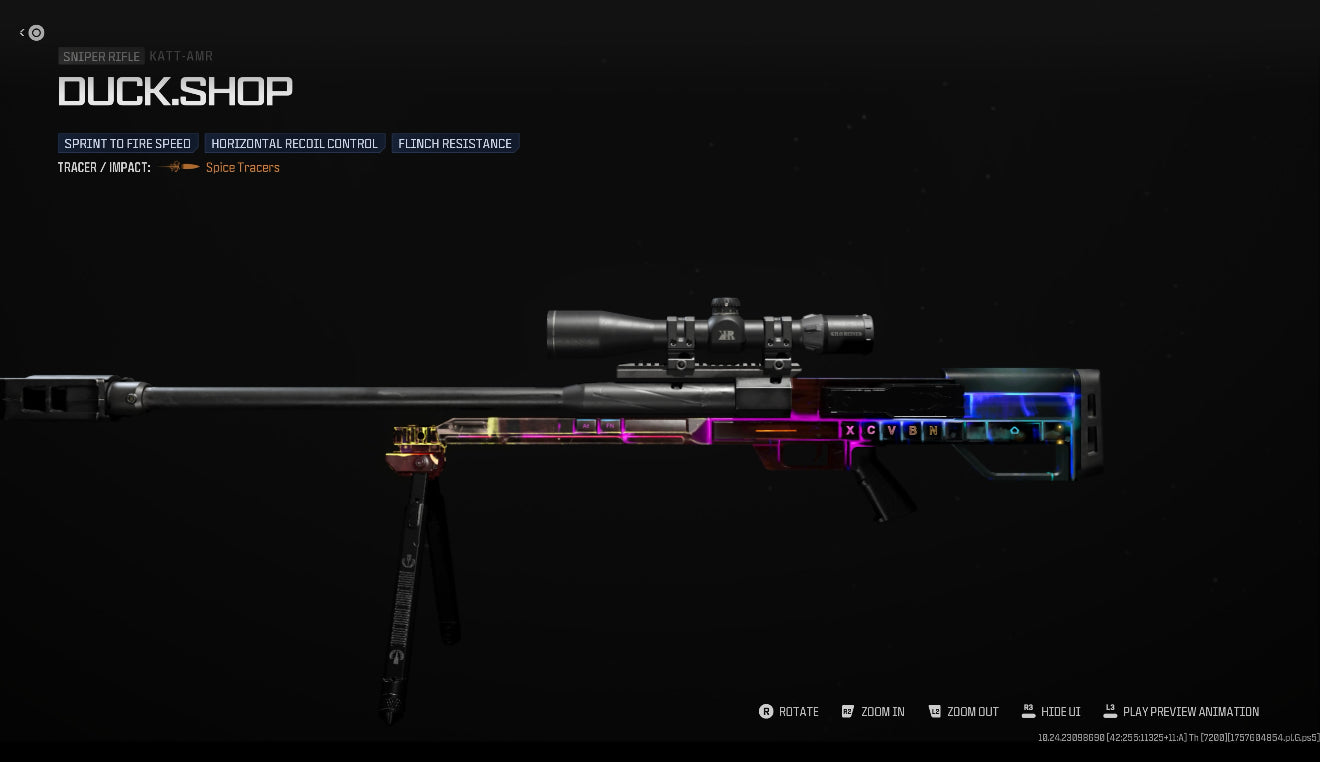Select the Horizontal Recoil Control tag

294,144
